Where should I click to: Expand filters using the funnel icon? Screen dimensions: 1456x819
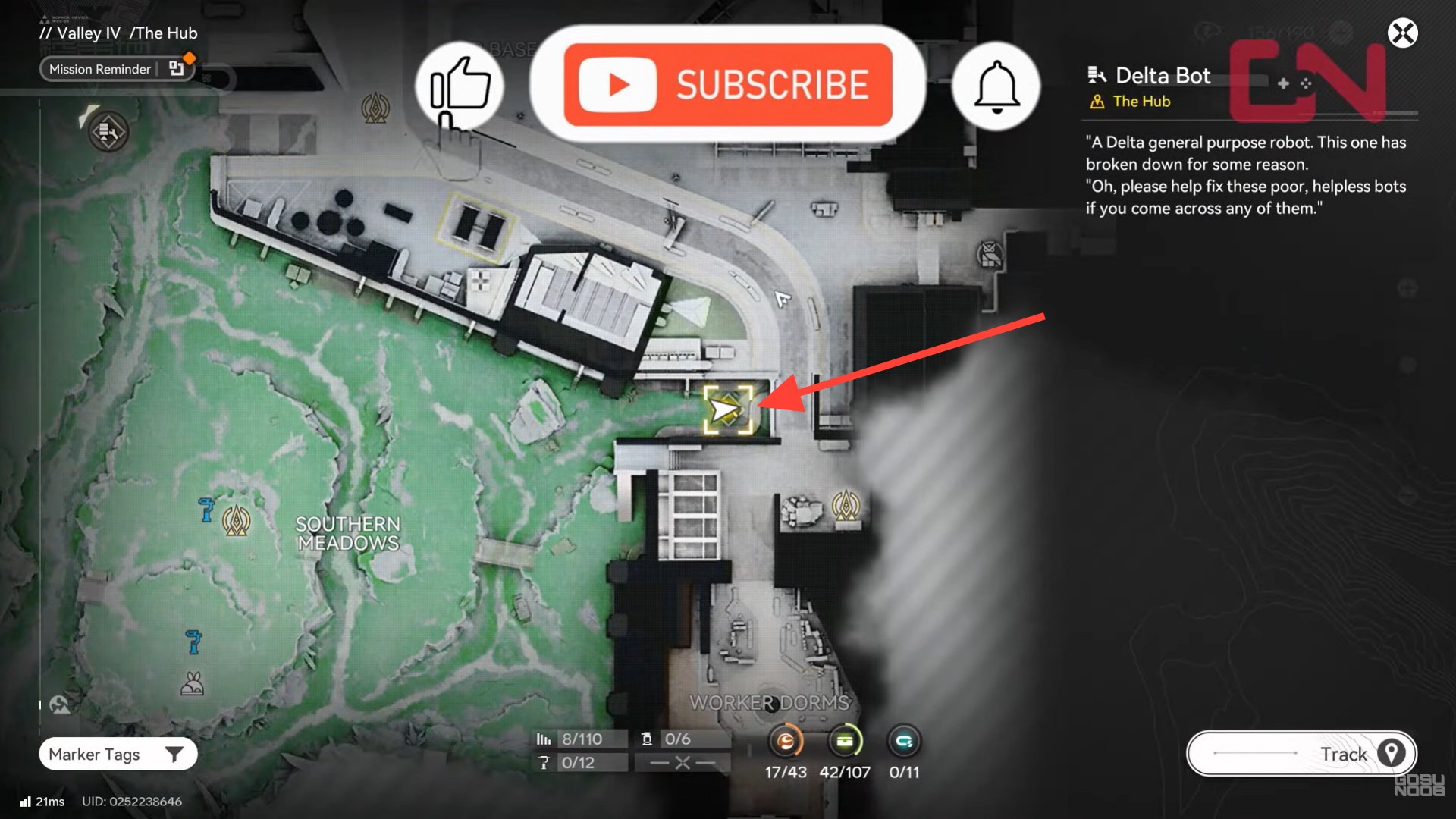pyautogui.click(x=176, y=754)
